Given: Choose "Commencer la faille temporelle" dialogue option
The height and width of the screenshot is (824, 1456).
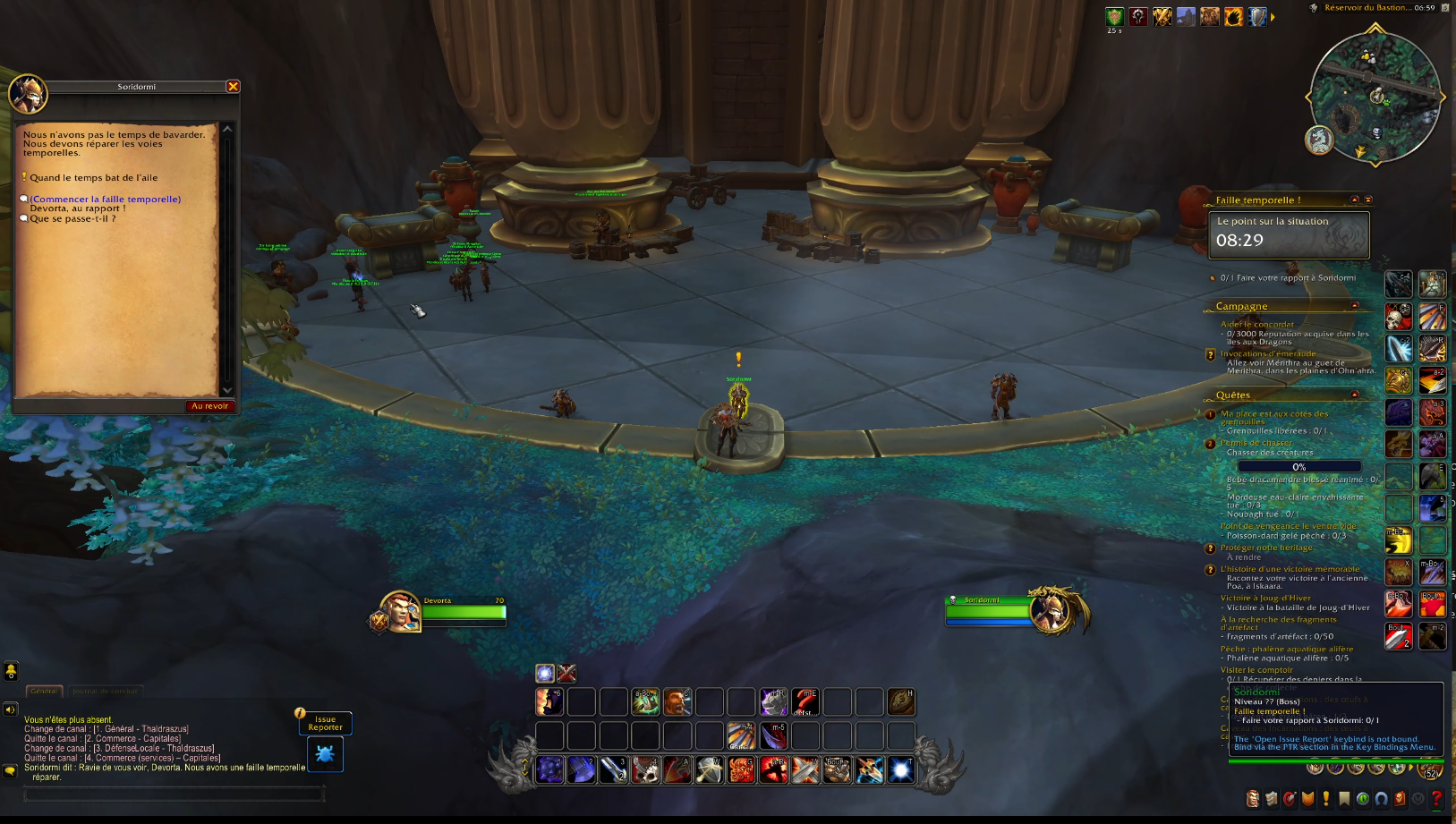Looking at the screenshot, I should point(105,200).
